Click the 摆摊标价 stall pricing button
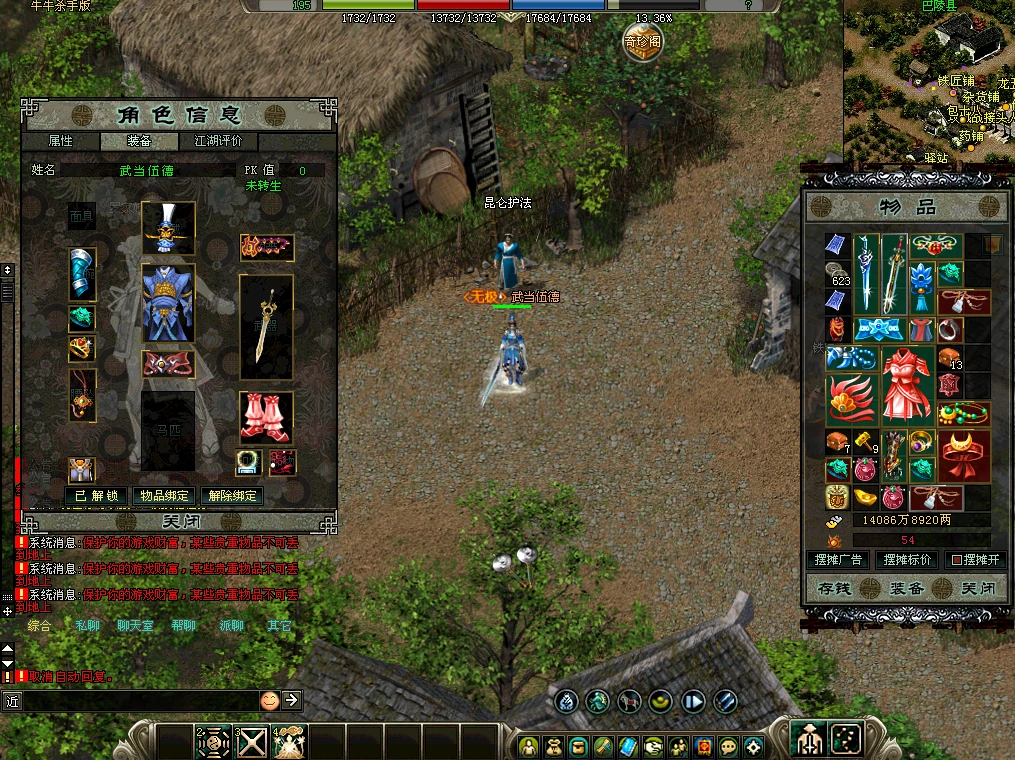 click(x=907, y=560)
